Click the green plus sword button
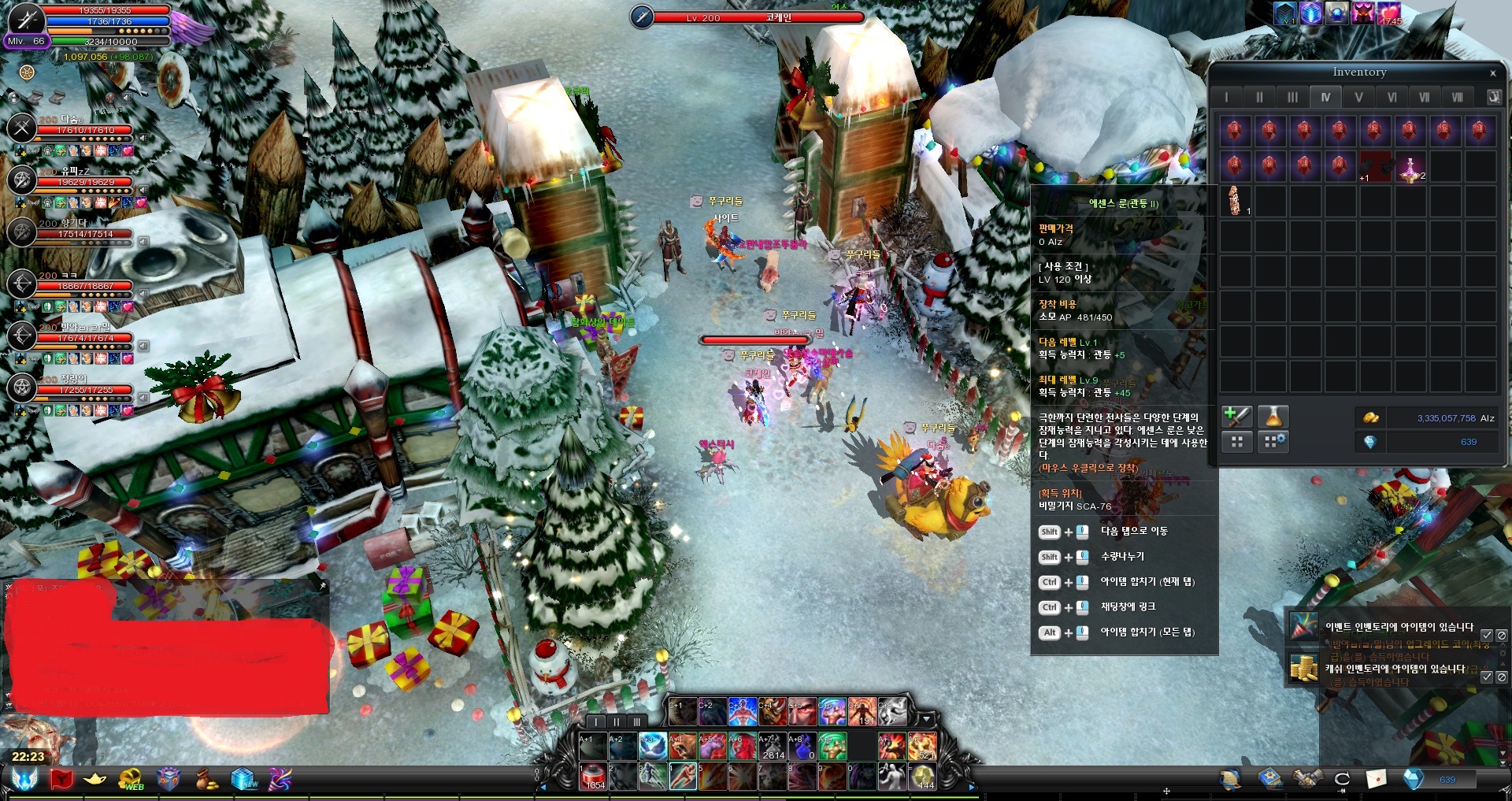The image size is (1512, 801). [1236, 417]
